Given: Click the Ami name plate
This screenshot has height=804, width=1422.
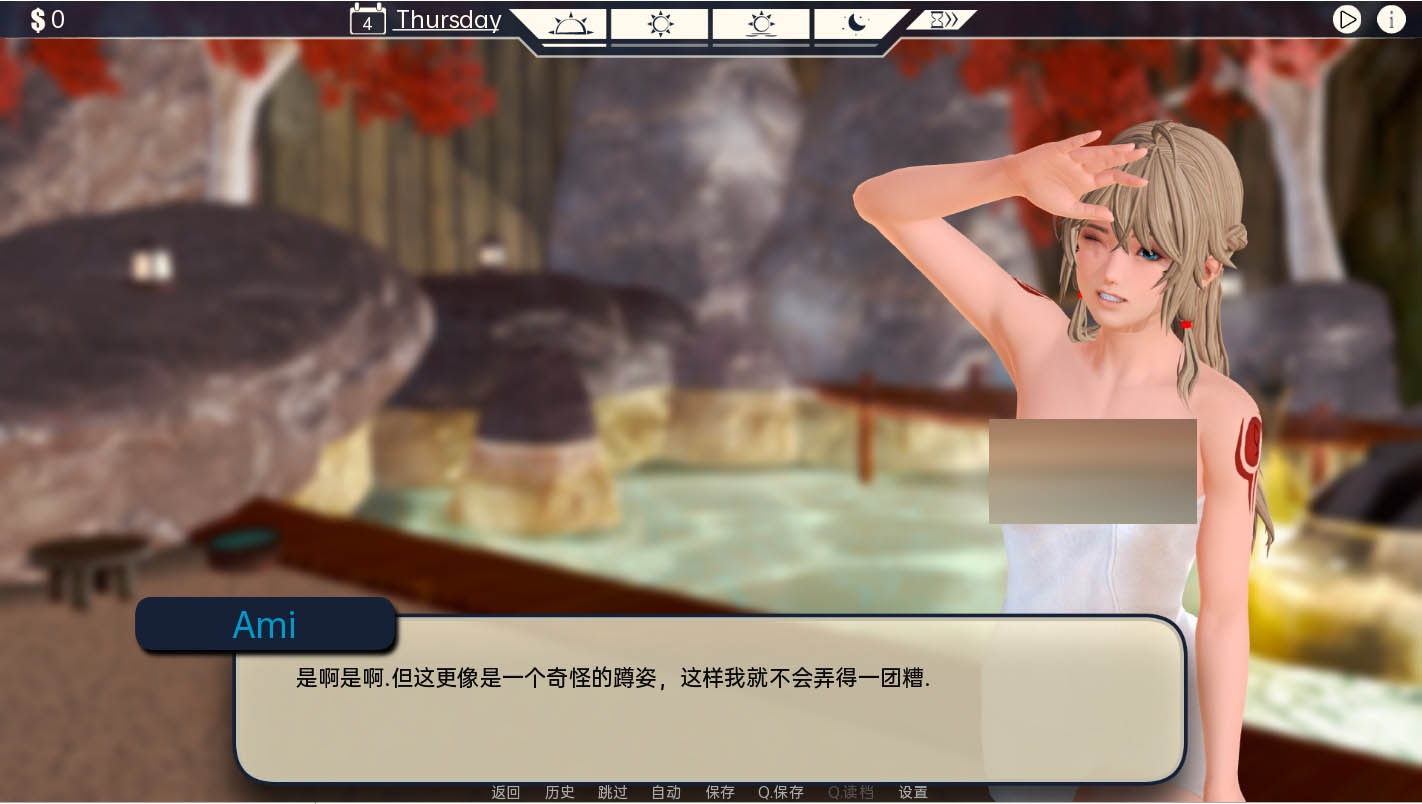Looking at the screenshot, I should click(x=265, y=624).
